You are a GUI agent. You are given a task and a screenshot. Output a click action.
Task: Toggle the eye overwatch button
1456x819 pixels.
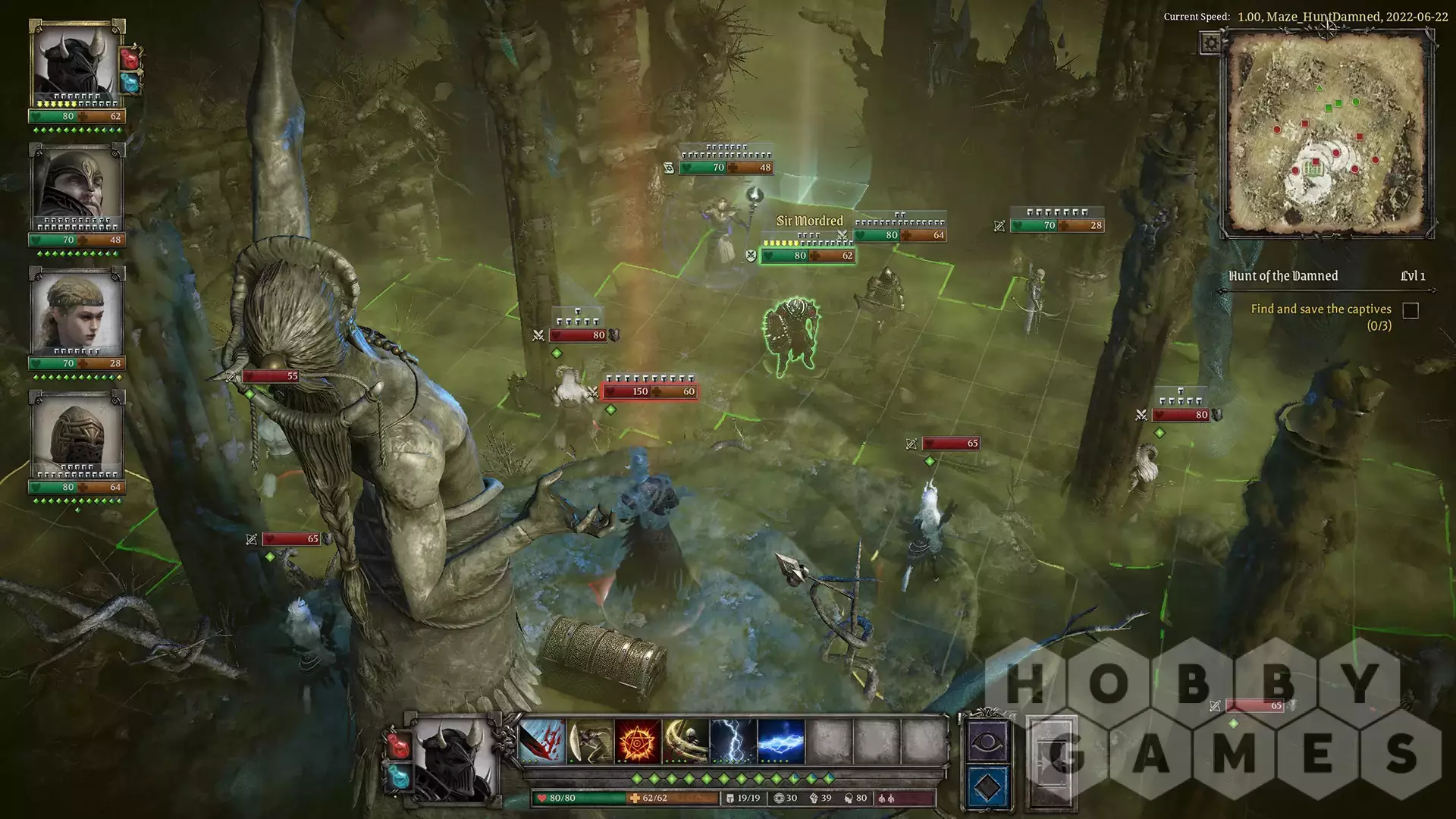[x=987, y=742]
